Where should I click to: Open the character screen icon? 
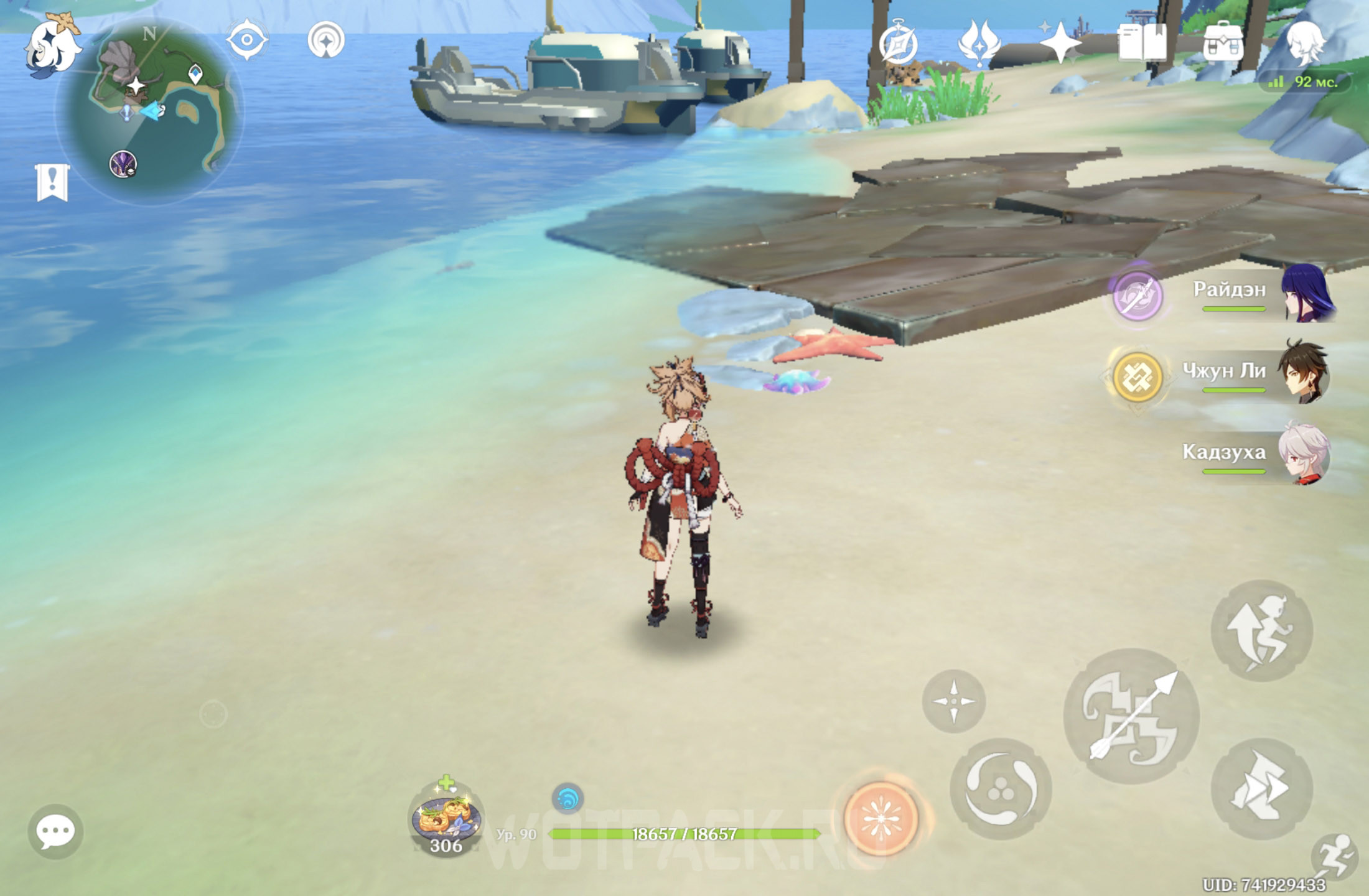point(1305,42)
